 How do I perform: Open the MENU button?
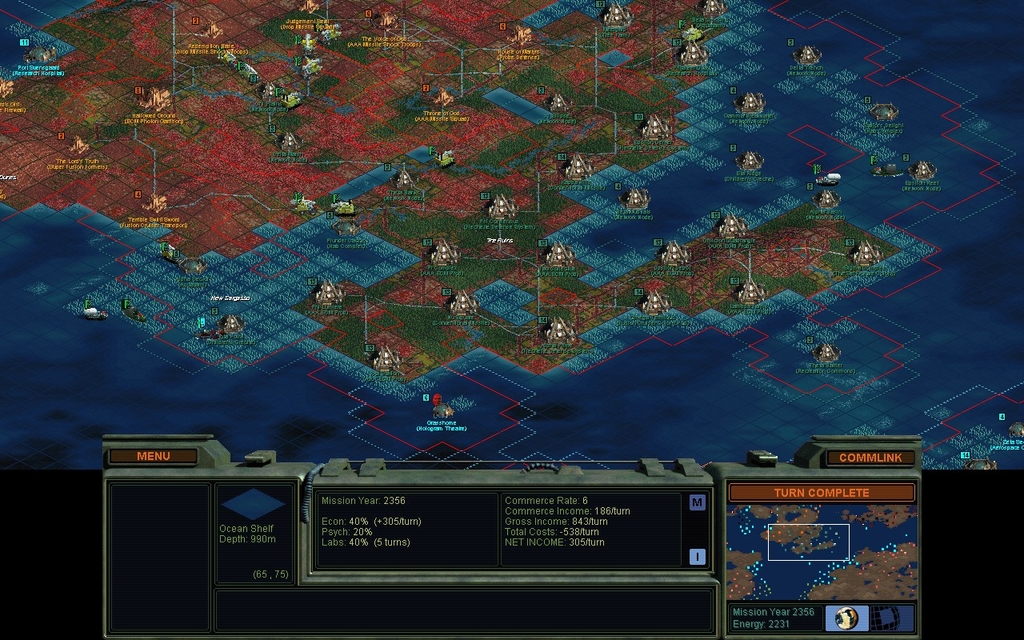point(153,456)
